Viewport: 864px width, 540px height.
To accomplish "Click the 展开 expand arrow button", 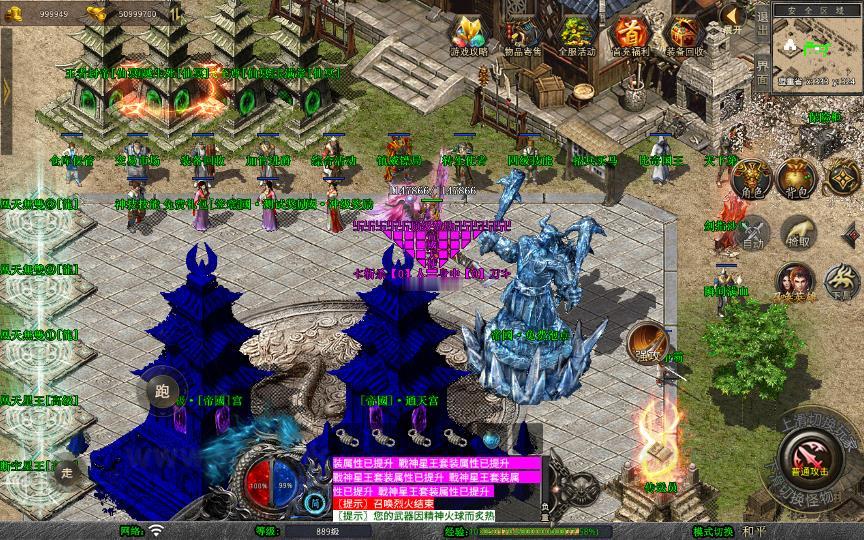I will pyautogui.click(x=733, y=17).
